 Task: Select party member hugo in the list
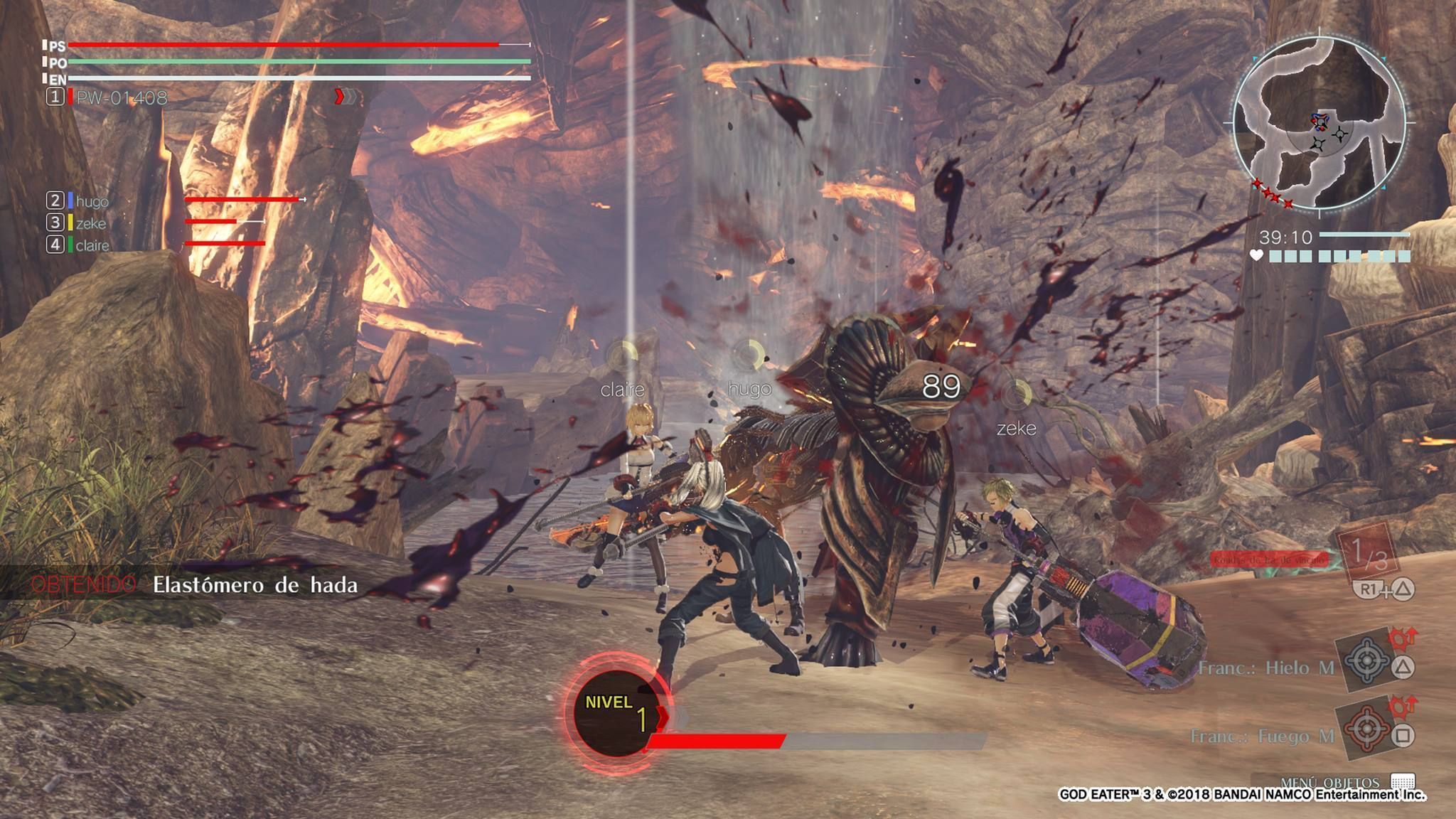(92, 201)
